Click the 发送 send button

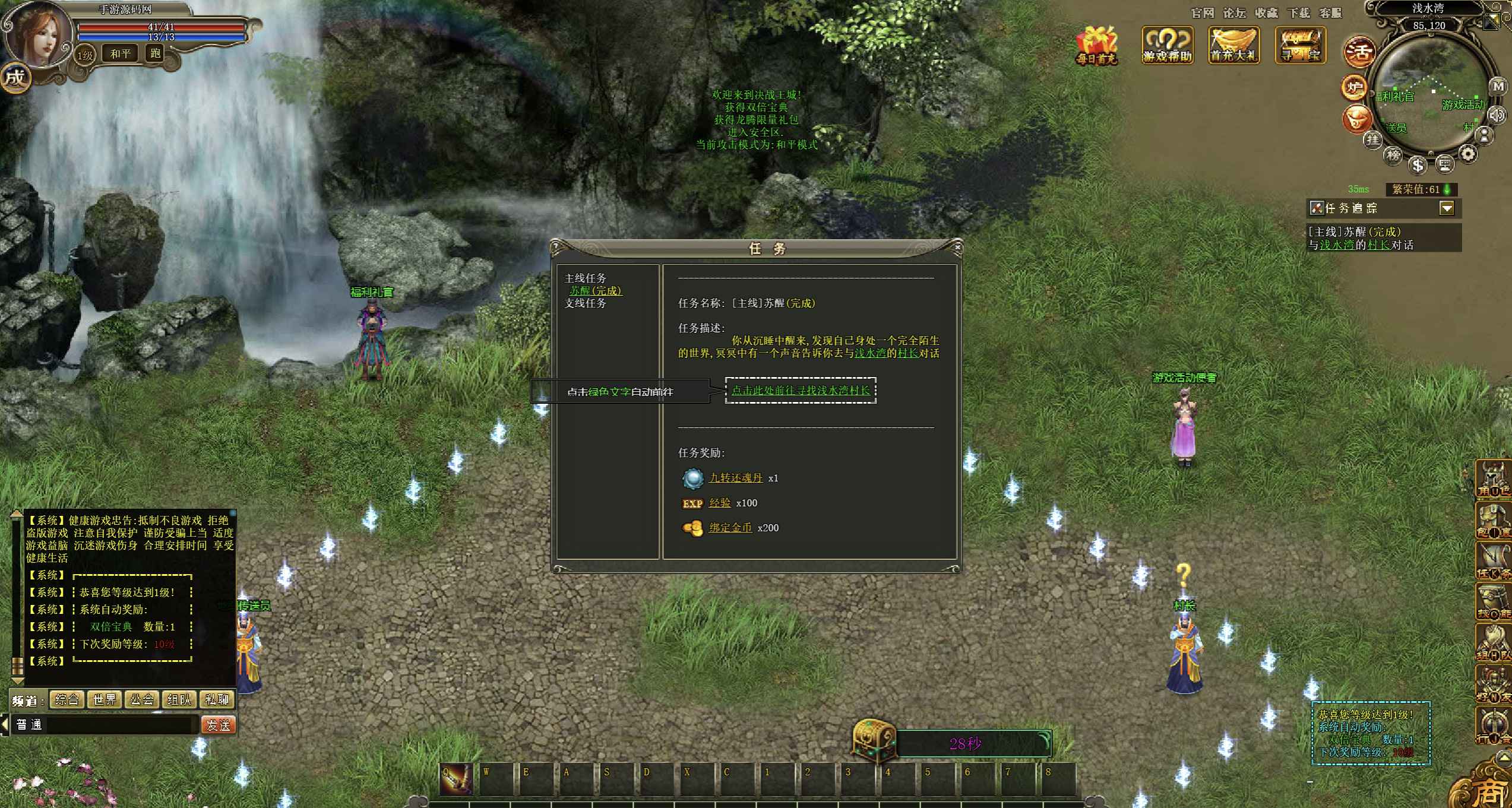pos(218,725)
